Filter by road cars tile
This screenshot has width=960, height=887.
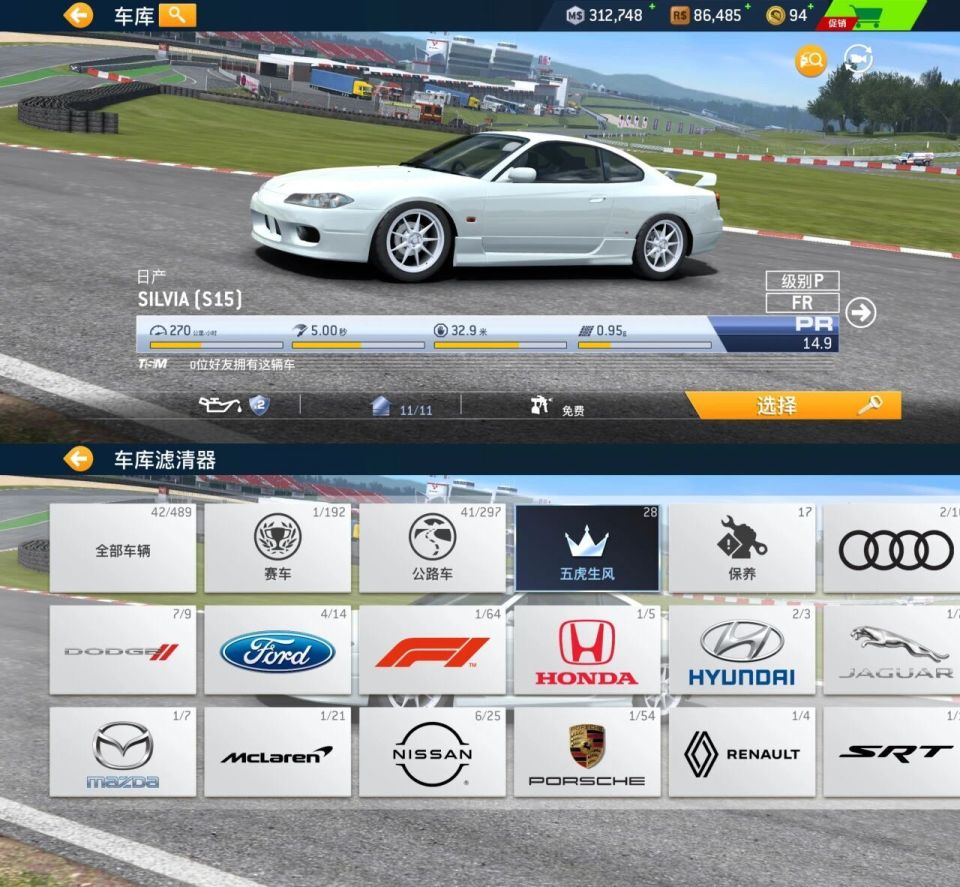[x=432, y=549]
